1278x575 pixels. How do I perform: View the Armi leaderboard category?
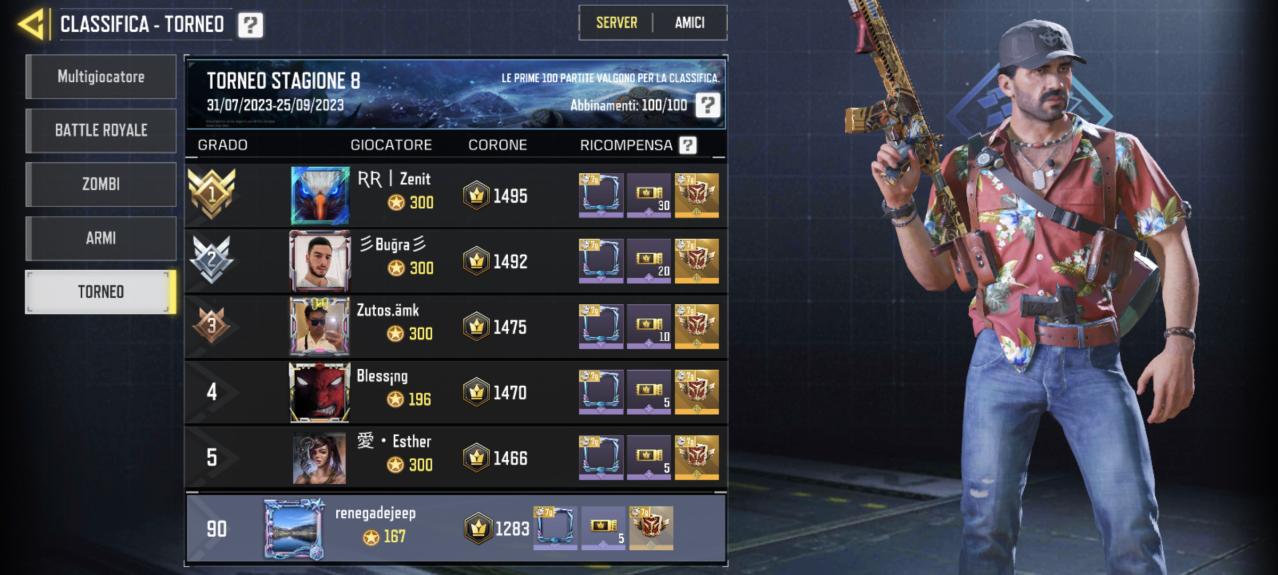(x=101, y=238)
